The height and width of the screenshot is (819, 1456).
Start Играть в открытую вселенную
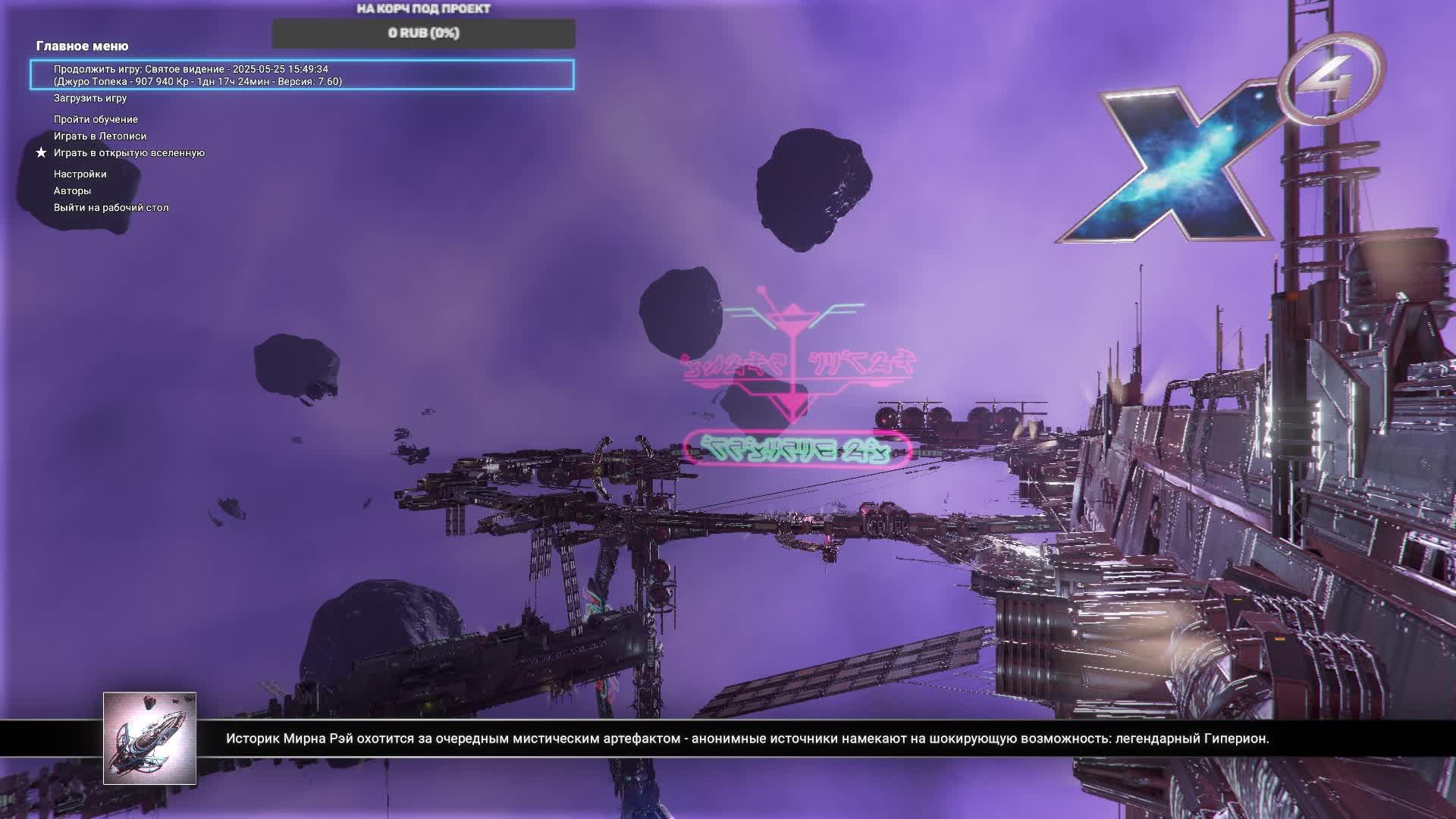click(129, 153)
